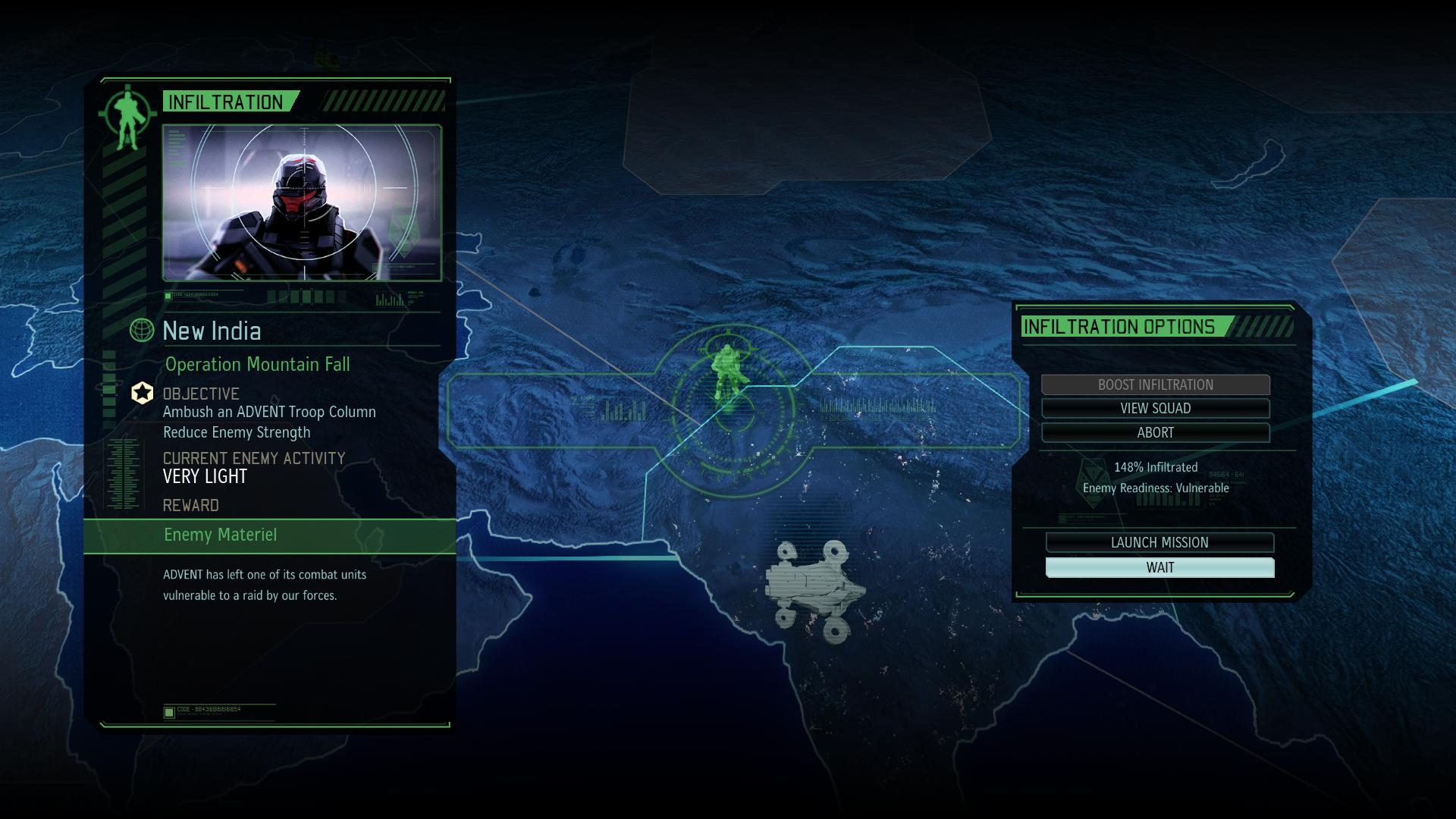This screenshot has width=1456, height=819.
Task: Toggle the Boost Infiltration option
Action: pos(1157,384)
